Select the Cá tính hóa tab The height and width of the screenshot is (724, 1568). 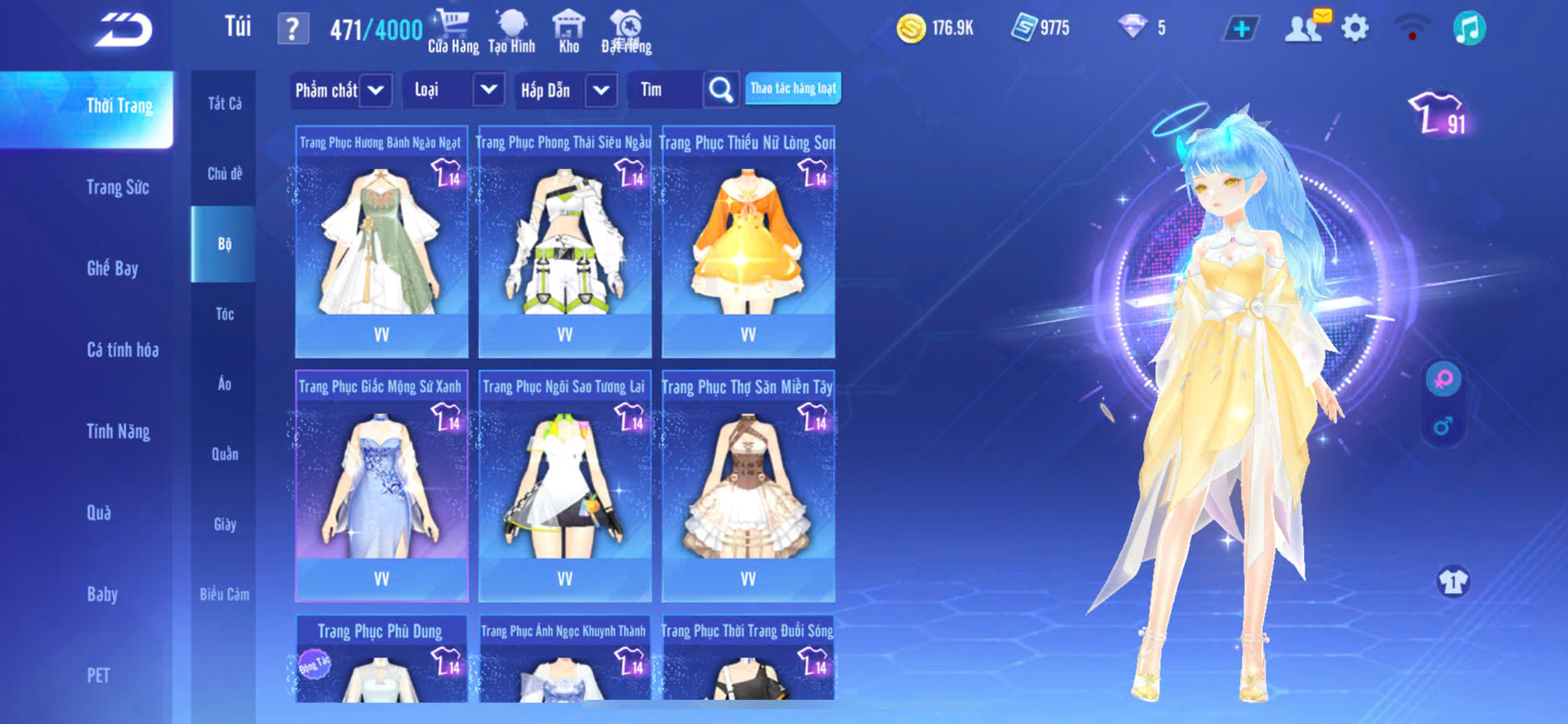click(x=122, y=350)
